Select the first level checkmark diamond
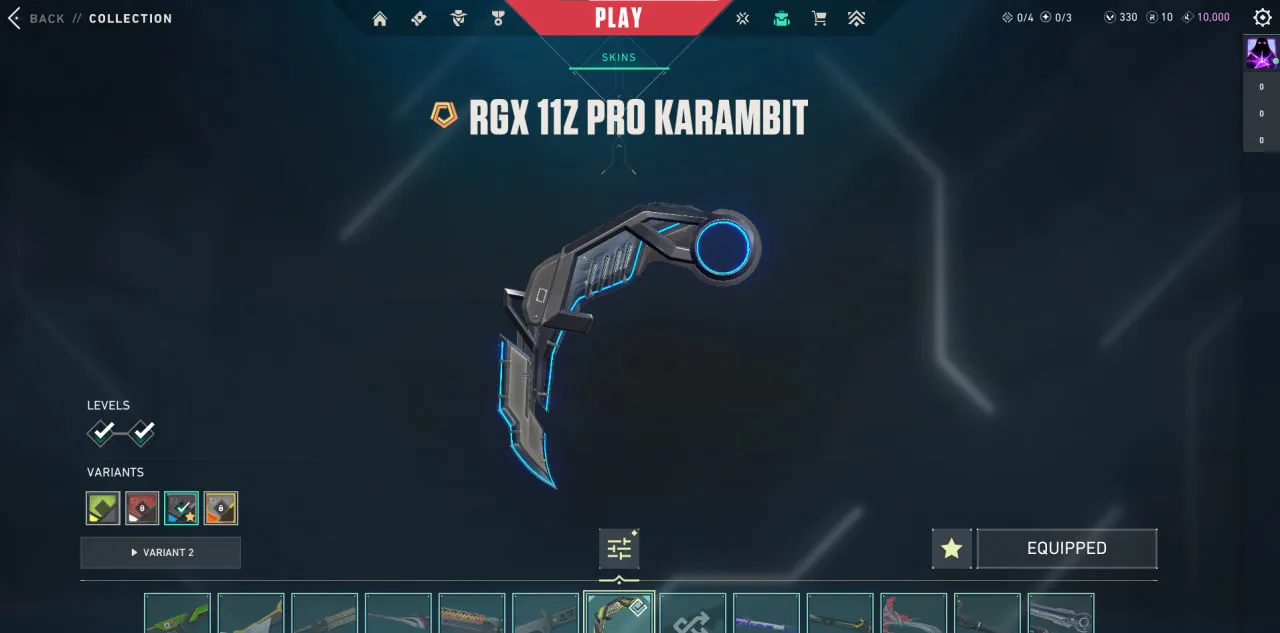 point(102,433)
